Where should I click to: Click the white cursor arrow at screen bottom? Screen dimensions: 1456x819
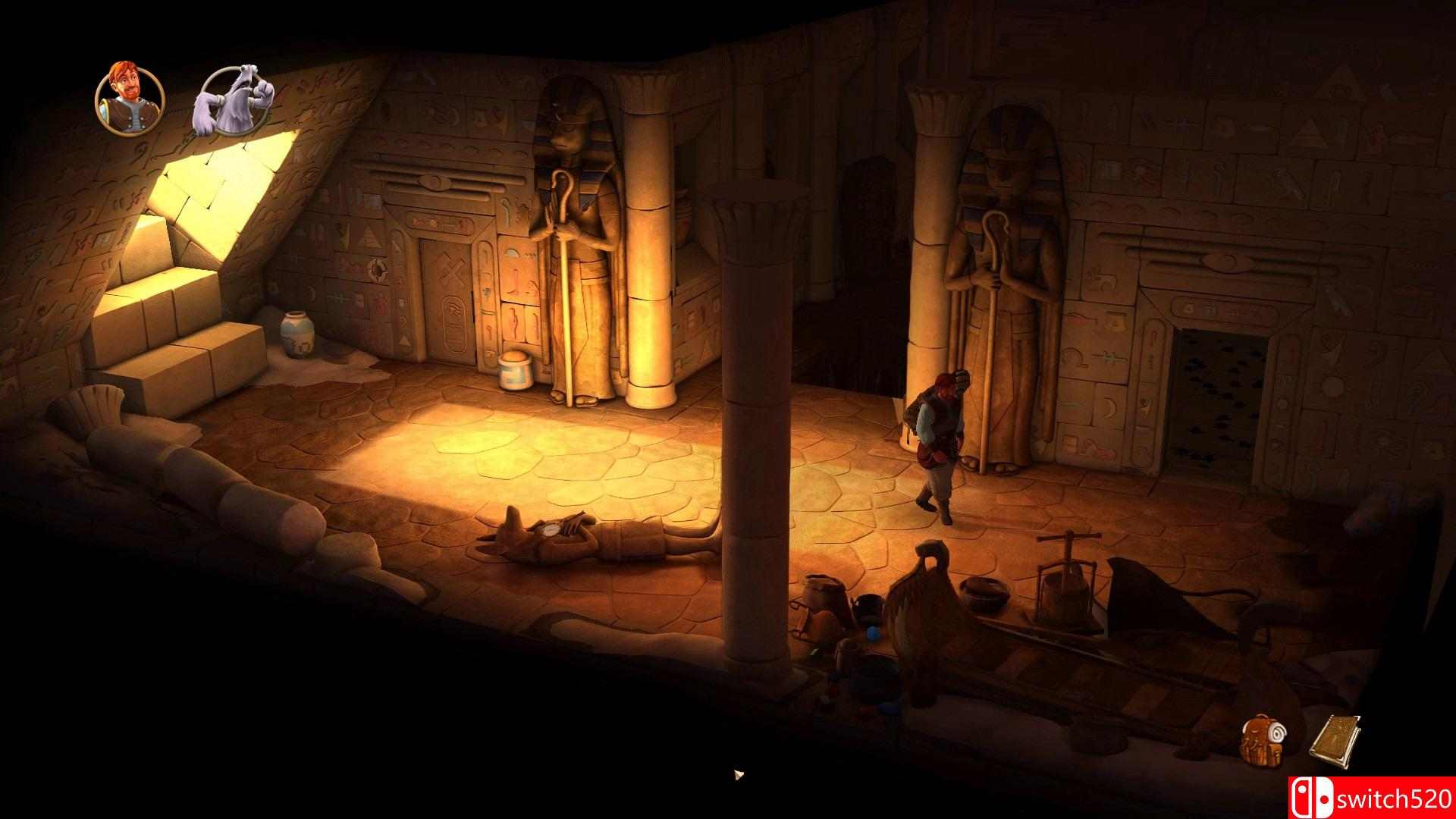coord(736,774)
